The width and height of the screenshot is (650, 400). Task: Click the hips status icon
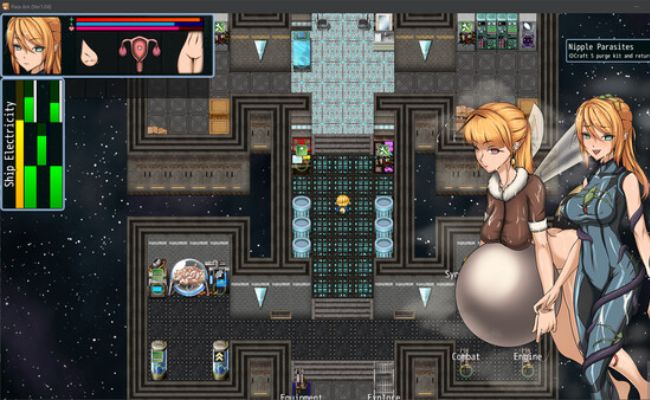click(x=189, y=53)
